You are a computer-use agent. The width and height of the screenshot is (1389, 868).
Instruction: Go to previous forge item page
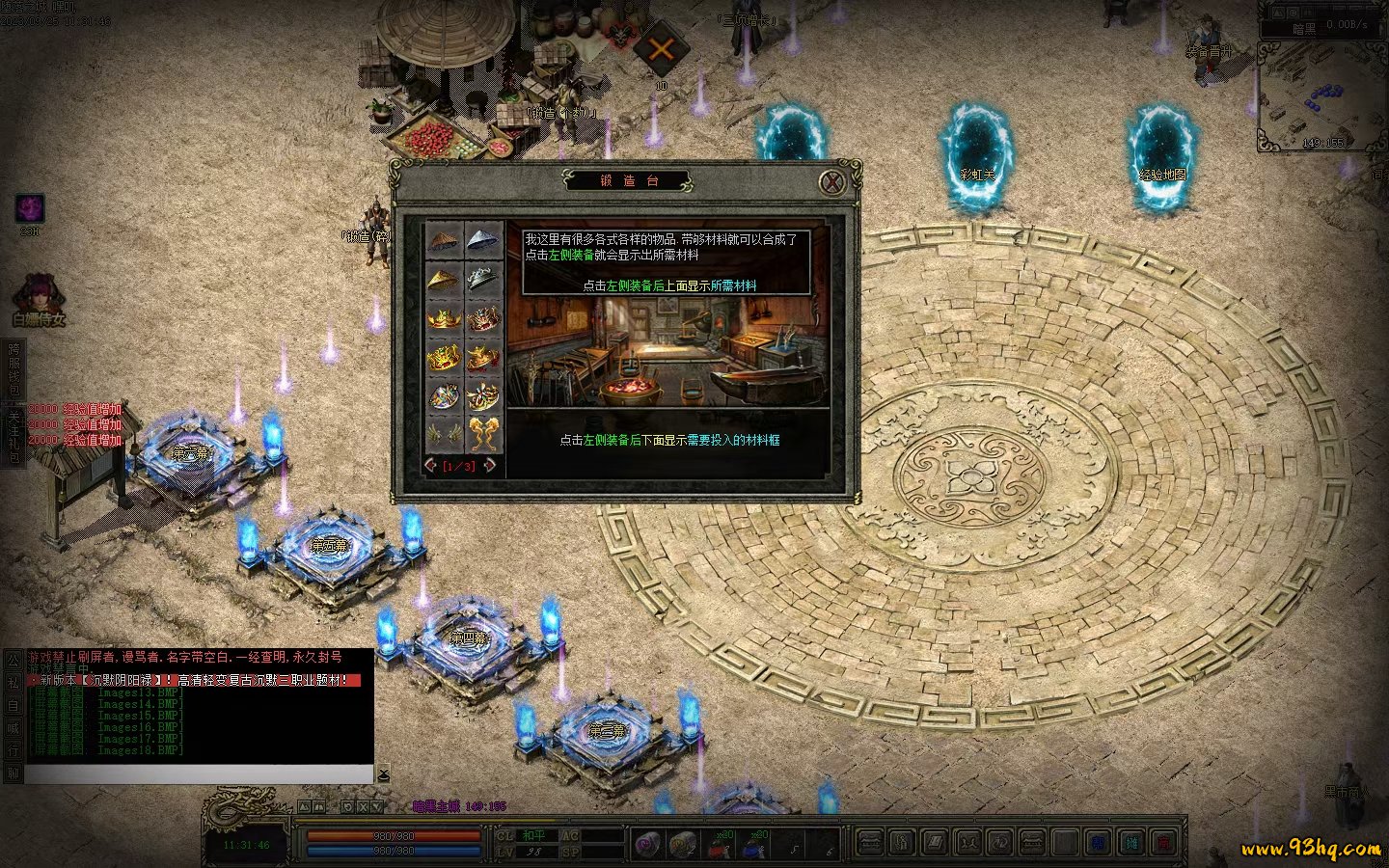pyautogui.click(x=431, y=466)
